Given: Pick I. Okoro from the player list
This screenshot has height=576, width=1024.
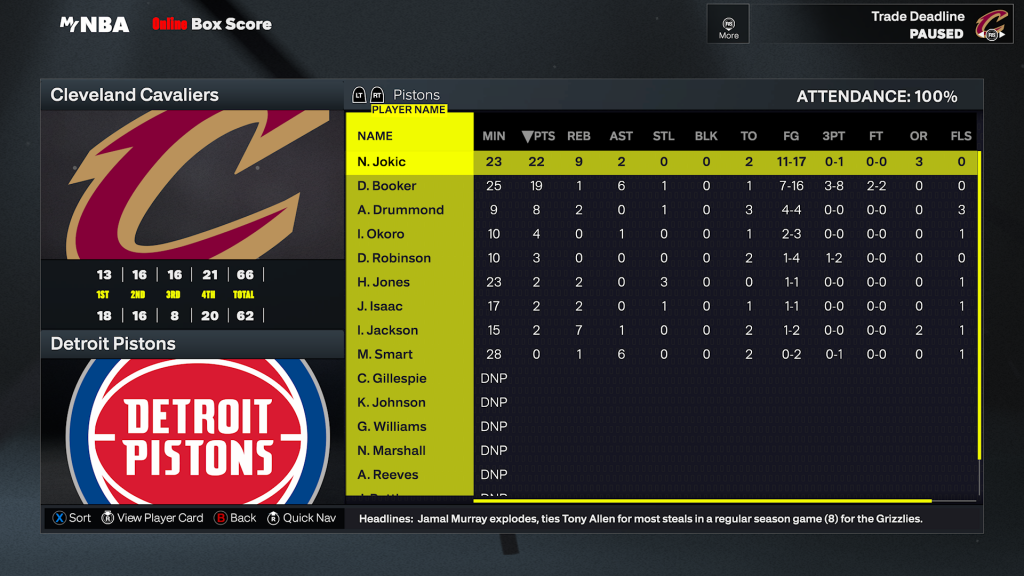Looking at the screenshot, I should click(381, 234).
